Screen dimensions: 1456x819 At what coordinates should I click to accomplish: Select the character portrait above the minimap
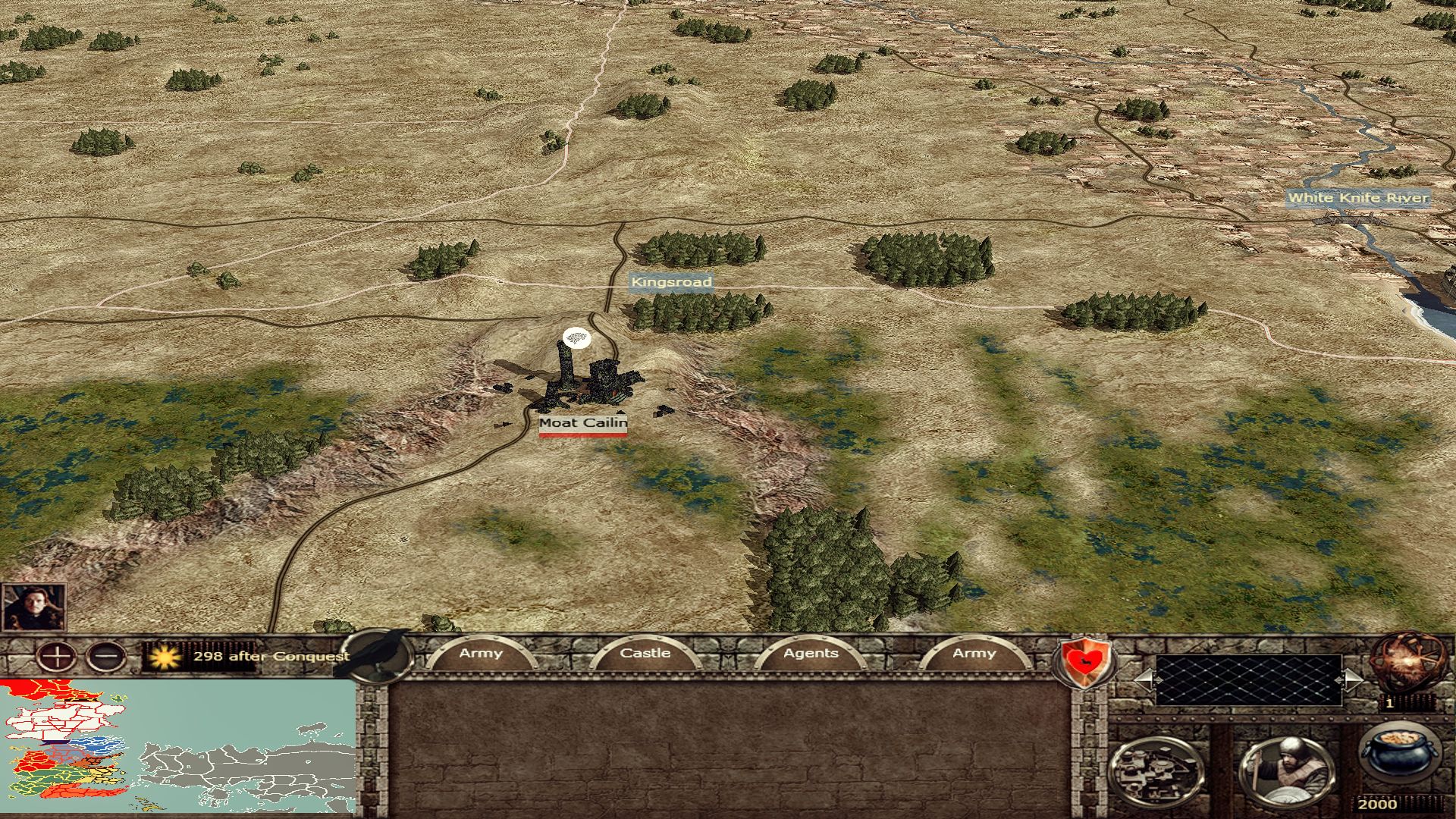pyautogui.click(x=33, y=607)
